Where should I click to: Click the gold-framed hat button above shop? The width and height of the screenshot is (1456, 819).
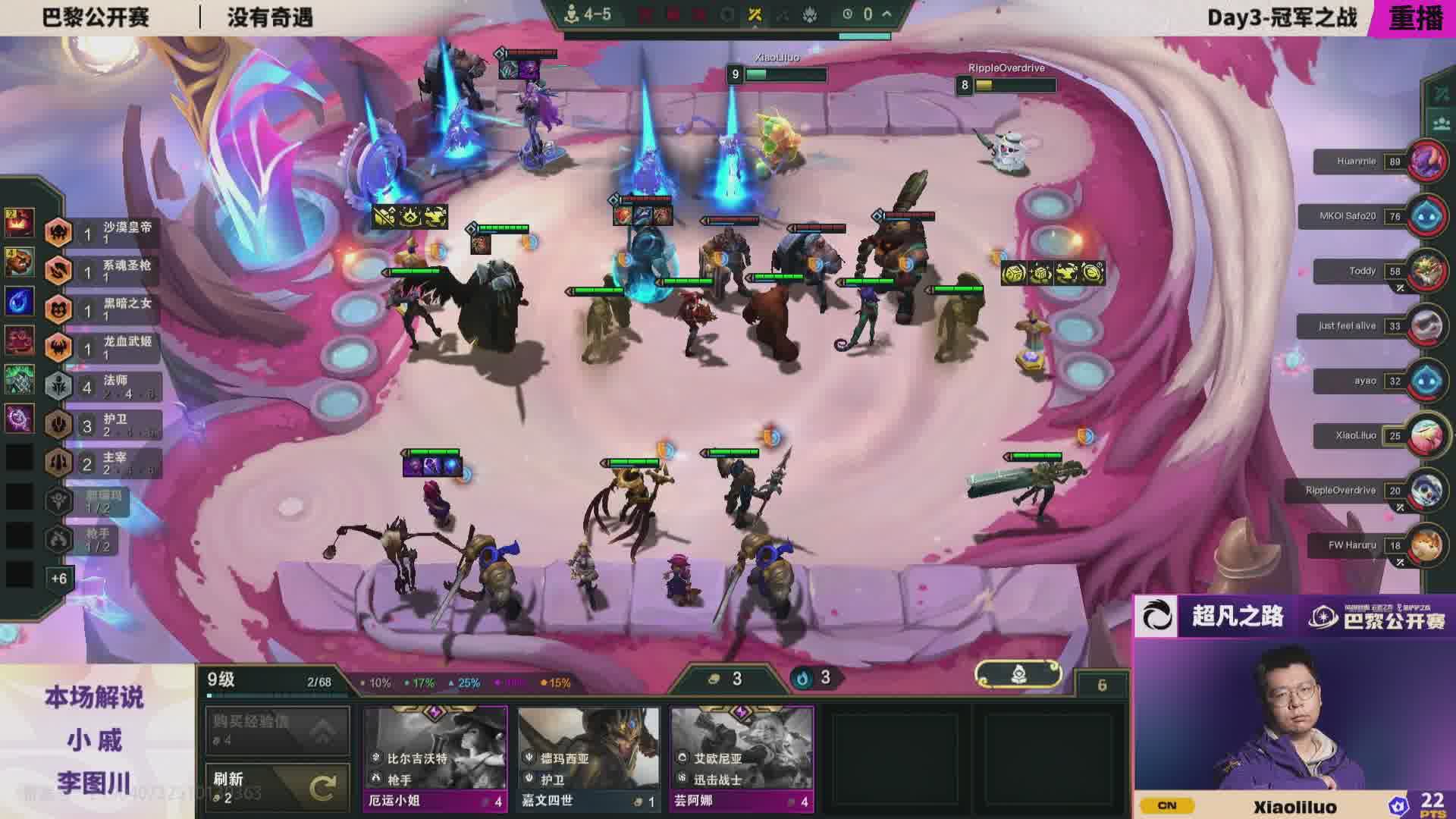[x=1018, y=673]
